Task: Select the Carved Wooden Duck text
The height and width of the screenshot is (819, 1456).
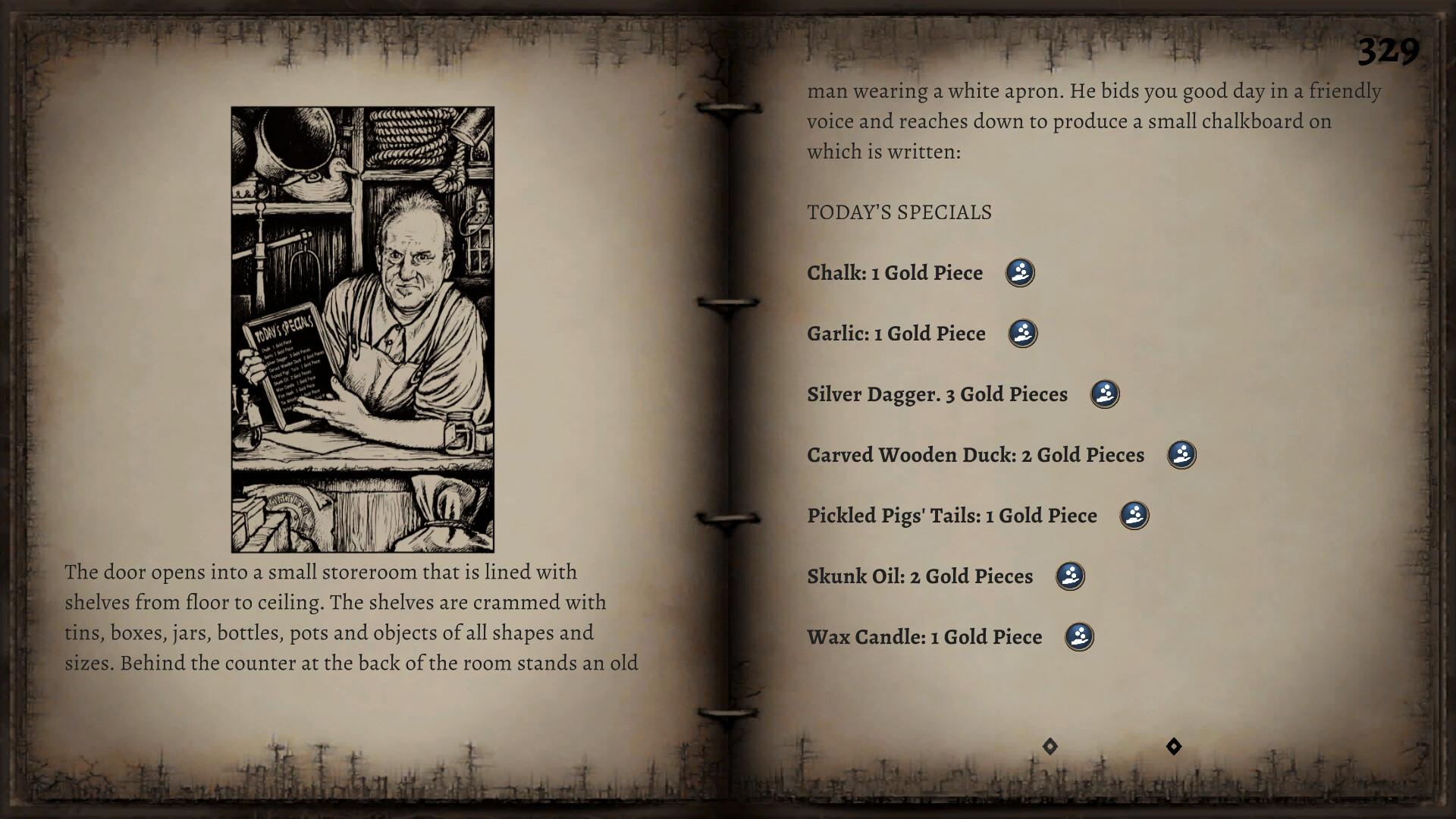Action: coord(974,454)
